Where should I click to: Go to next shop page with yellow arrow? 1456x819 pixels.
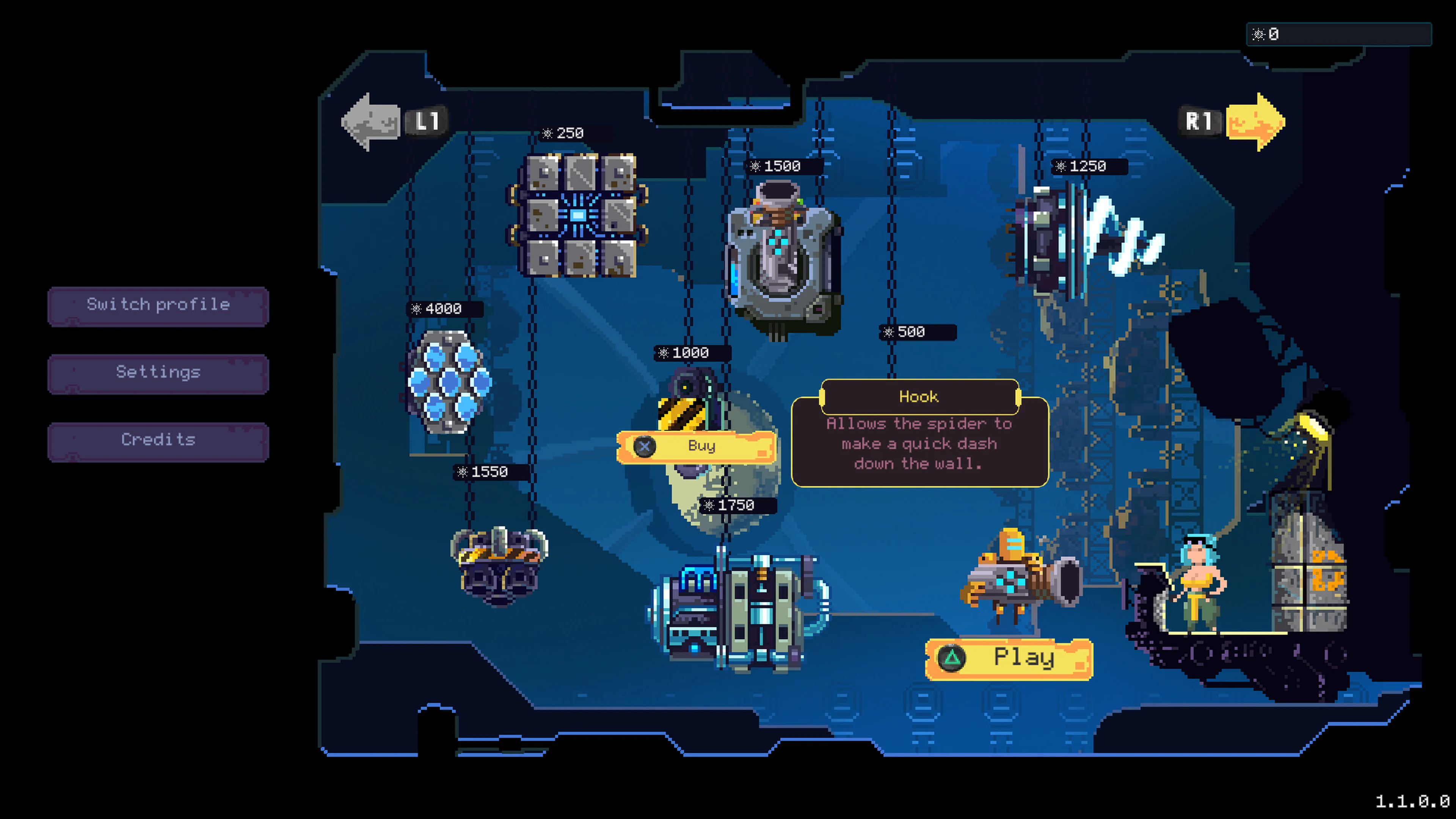pyautogui.click(x=1255, y=121)
